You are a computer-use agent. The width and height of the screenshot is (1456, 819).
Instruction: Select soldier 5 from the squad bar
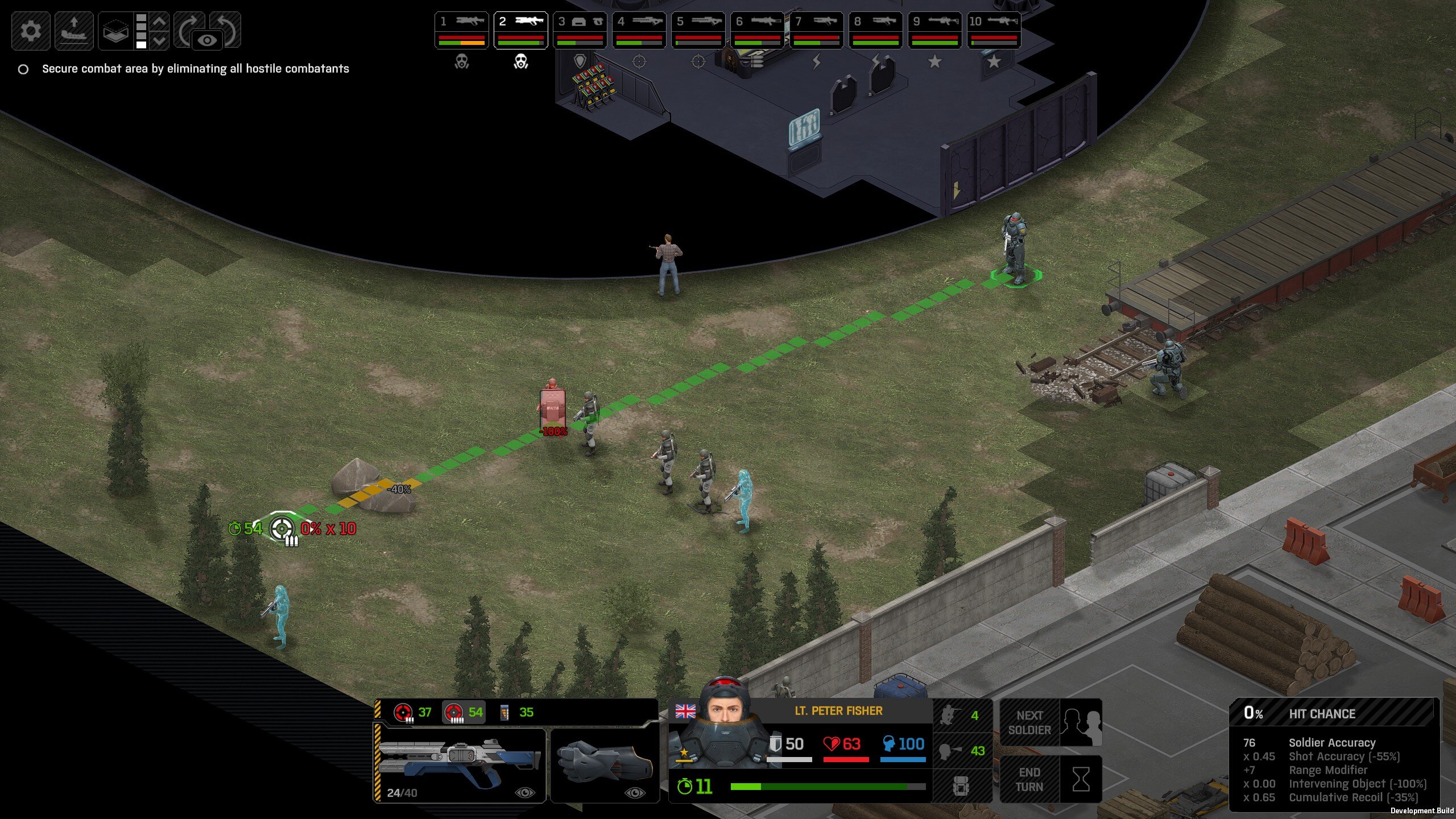(698, 30)
